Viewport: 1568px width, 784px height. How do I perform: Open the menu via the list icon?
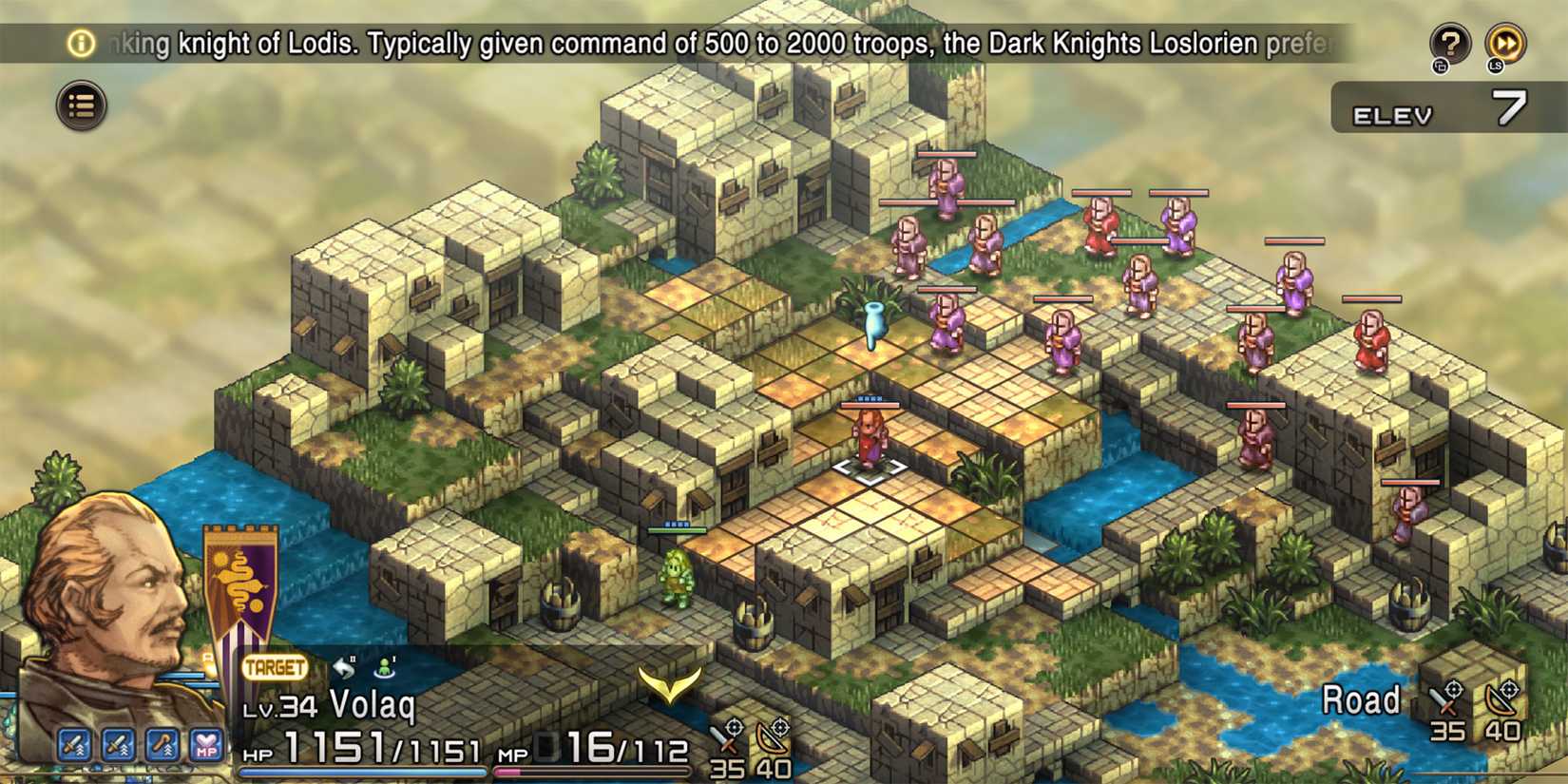(x=80, y=105)
